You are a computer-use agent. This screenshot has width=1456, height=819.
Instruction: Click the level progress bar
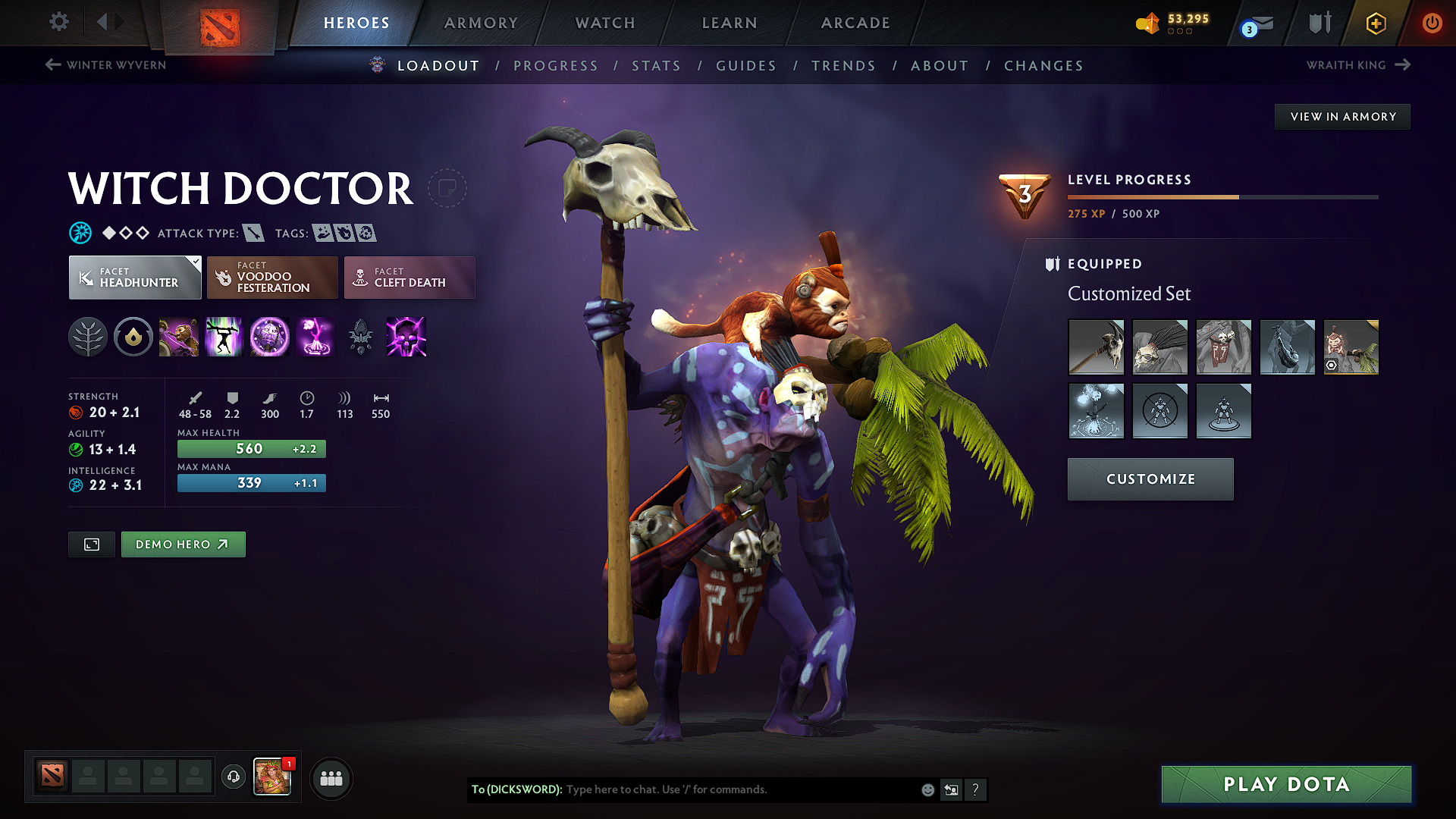click(1223, 196)
